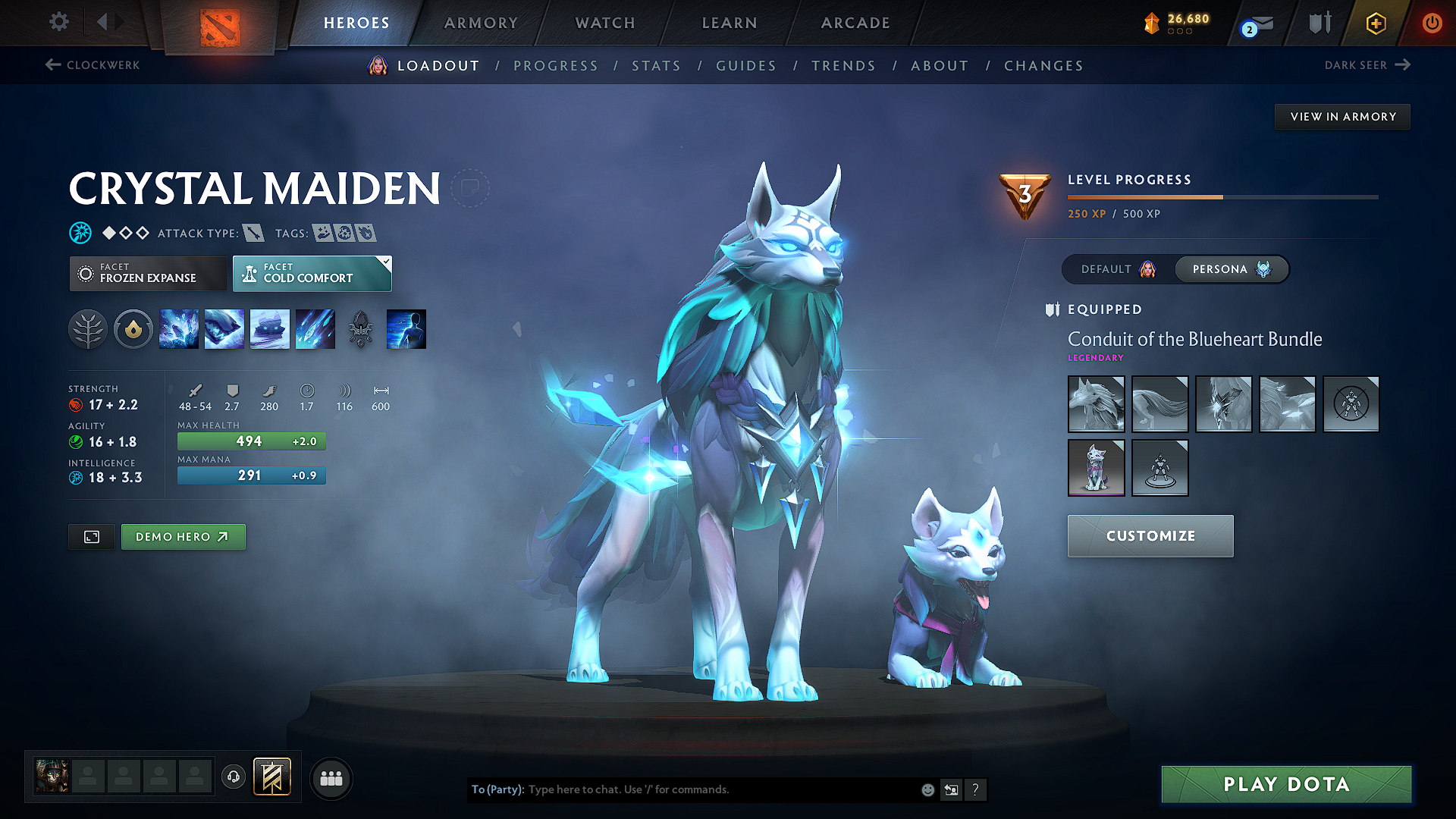The width and height of the screenshot is (1456, 819).
Task: Go to previous hero Clockwerk
Action: point(93,65)
